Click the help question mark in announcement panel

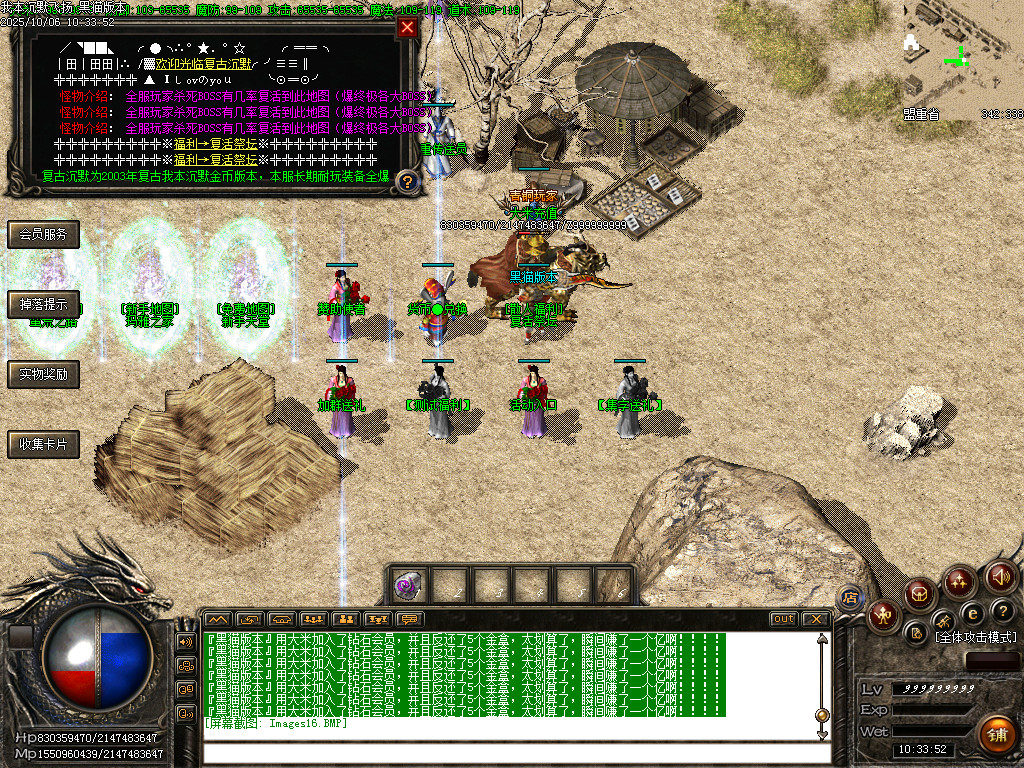pyautogui.click(x=407, y=181)
